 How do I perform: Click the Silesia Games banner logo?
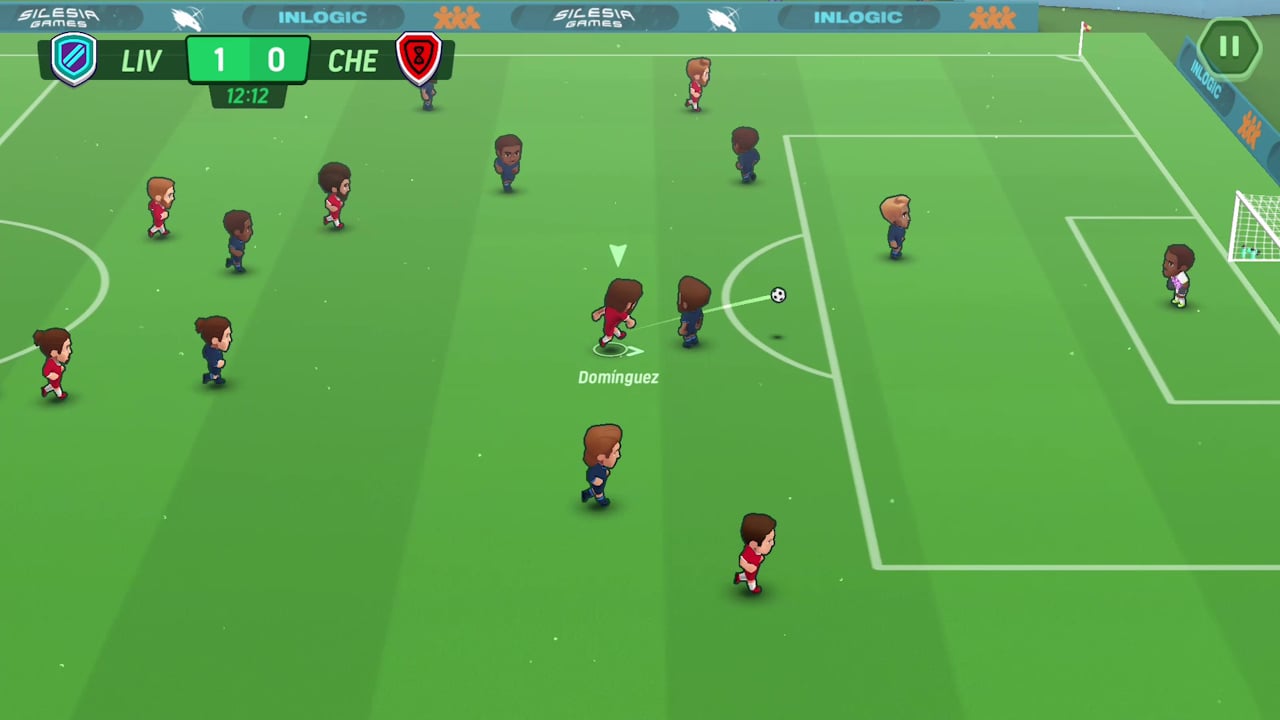pyautogui.click(x=593, y=17)
